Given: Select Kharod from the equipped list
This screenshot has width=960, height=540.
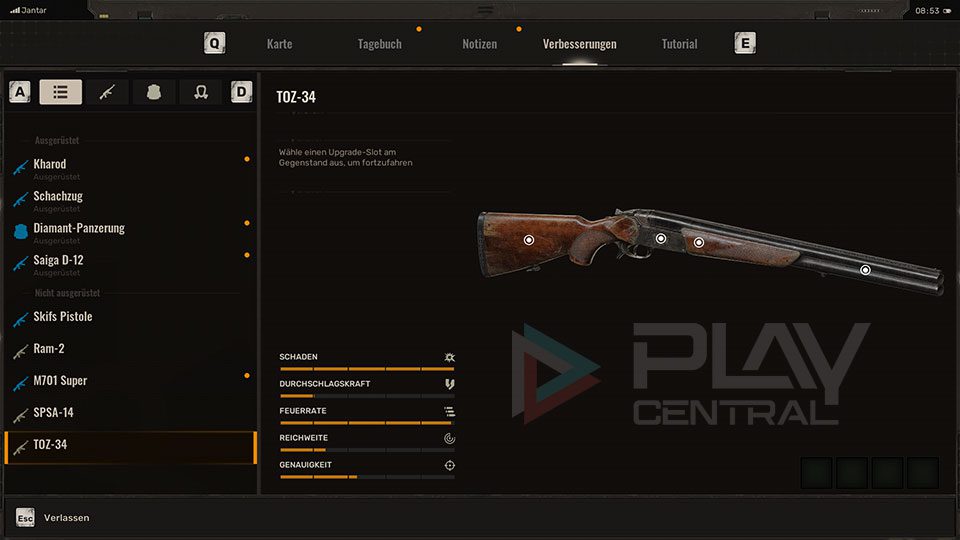Looking at the screenshot, I should click(50, 164).
